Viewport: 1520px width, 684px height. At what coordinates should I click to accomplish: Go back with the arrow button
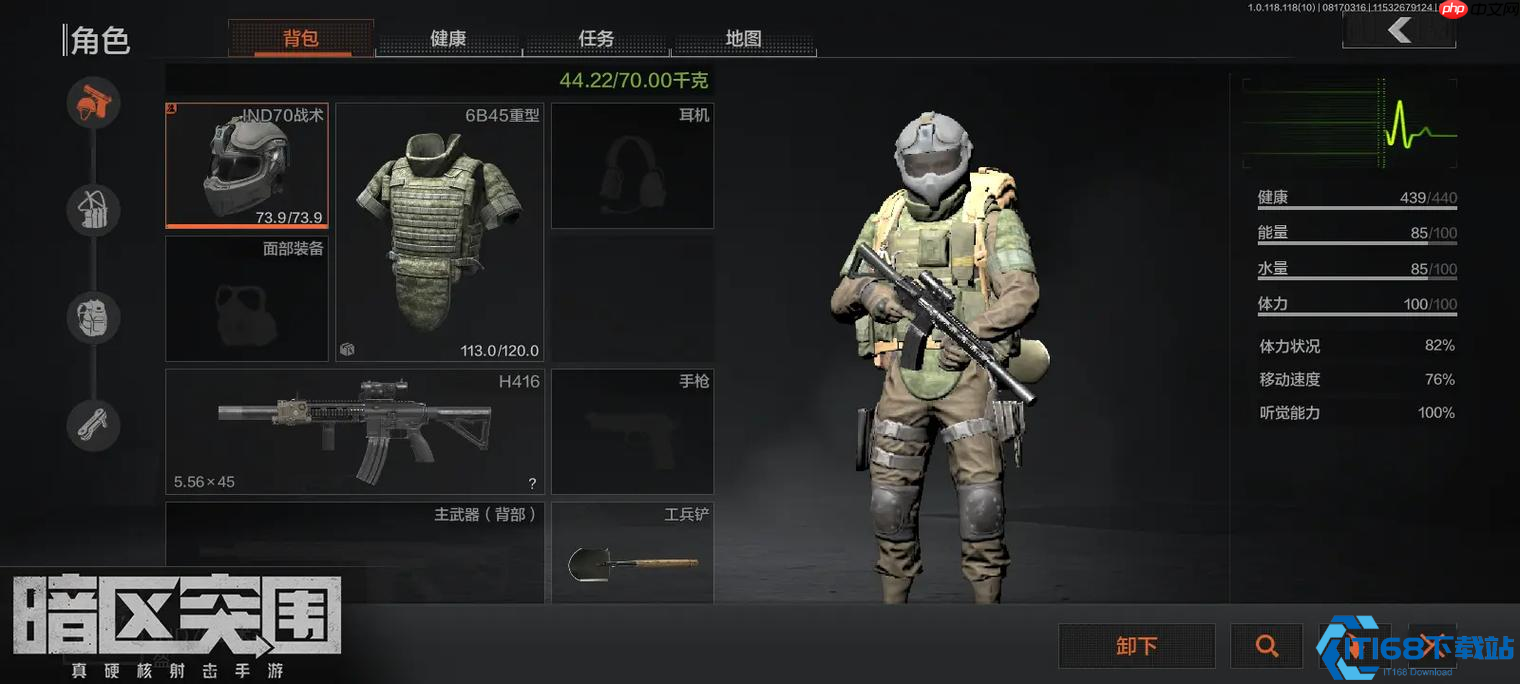point(1398,31)
